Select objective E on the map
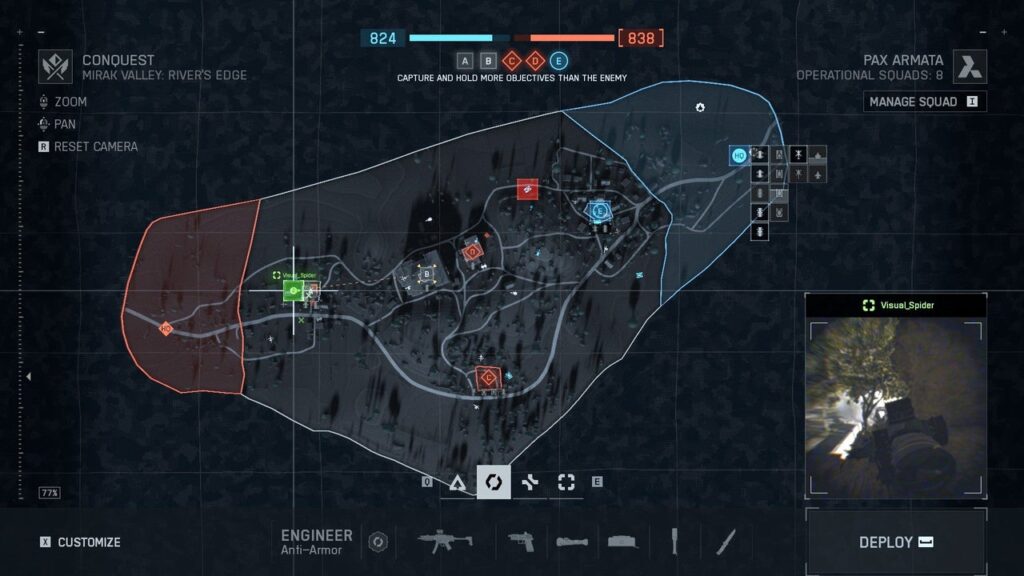This screenshot has height=576, width=1024. pos(600,211)
